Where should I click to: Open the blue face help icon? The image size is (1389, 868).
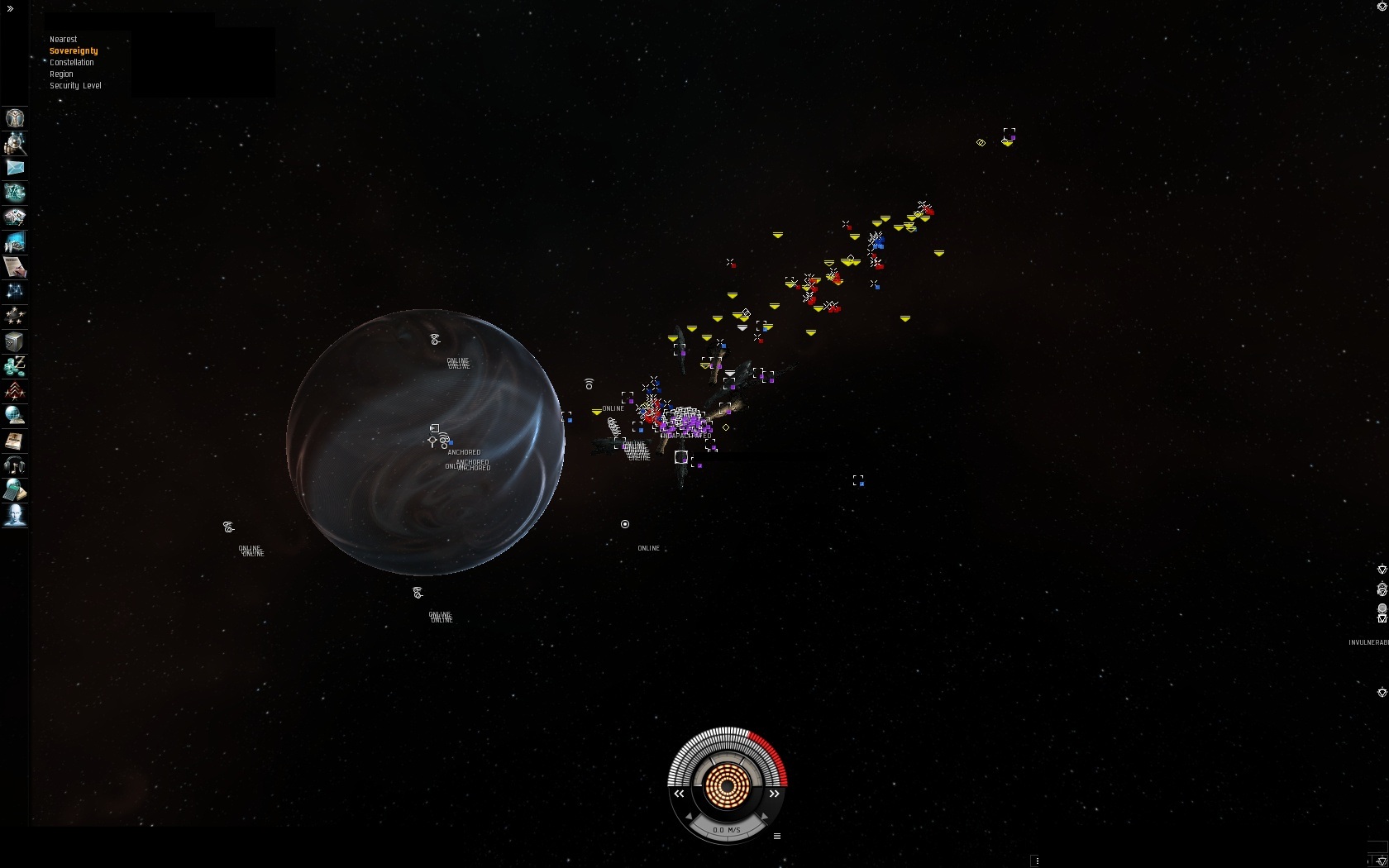click(15, 515)
